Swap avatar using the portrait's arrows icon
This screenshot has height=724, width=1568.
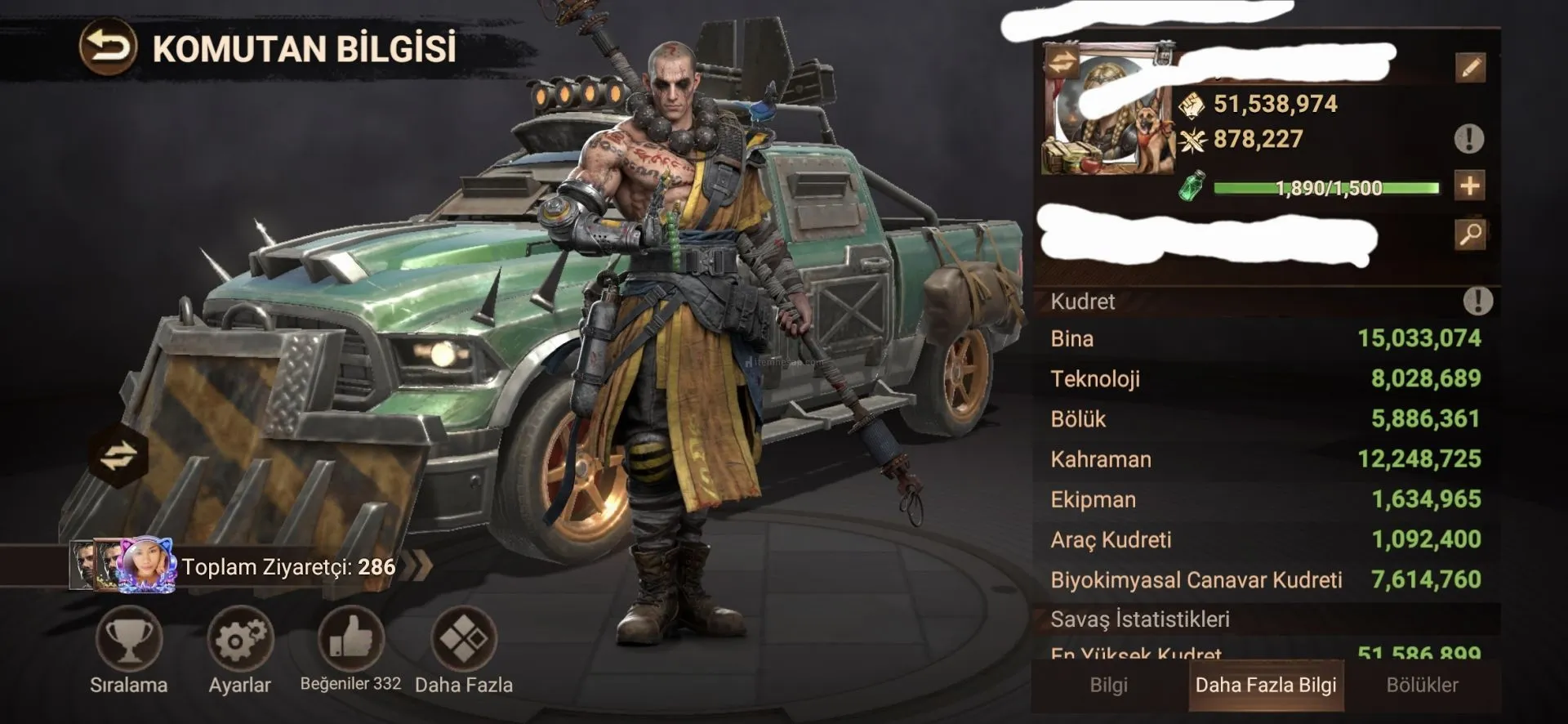1061,63
